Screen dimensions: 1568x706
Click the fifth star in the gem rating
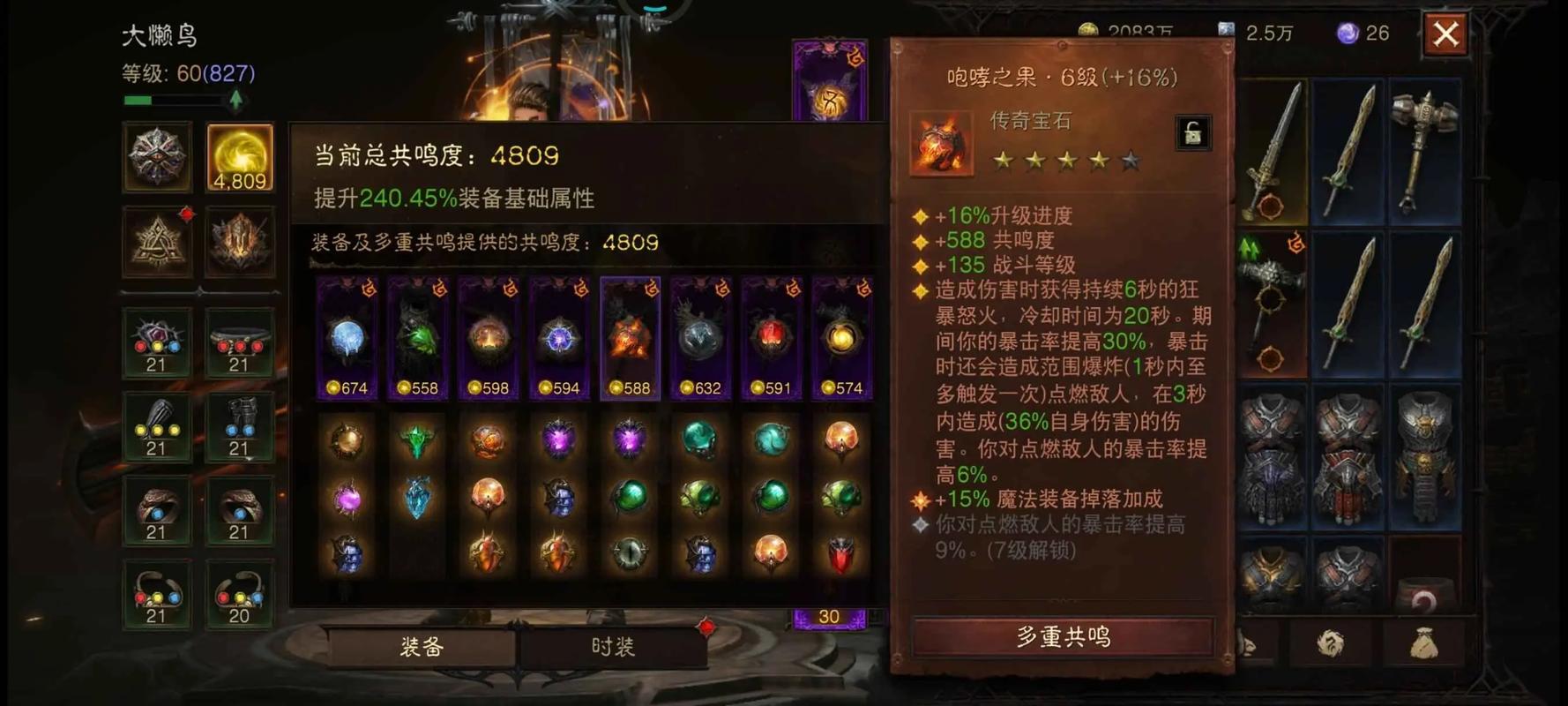[x=1131, y=161]
